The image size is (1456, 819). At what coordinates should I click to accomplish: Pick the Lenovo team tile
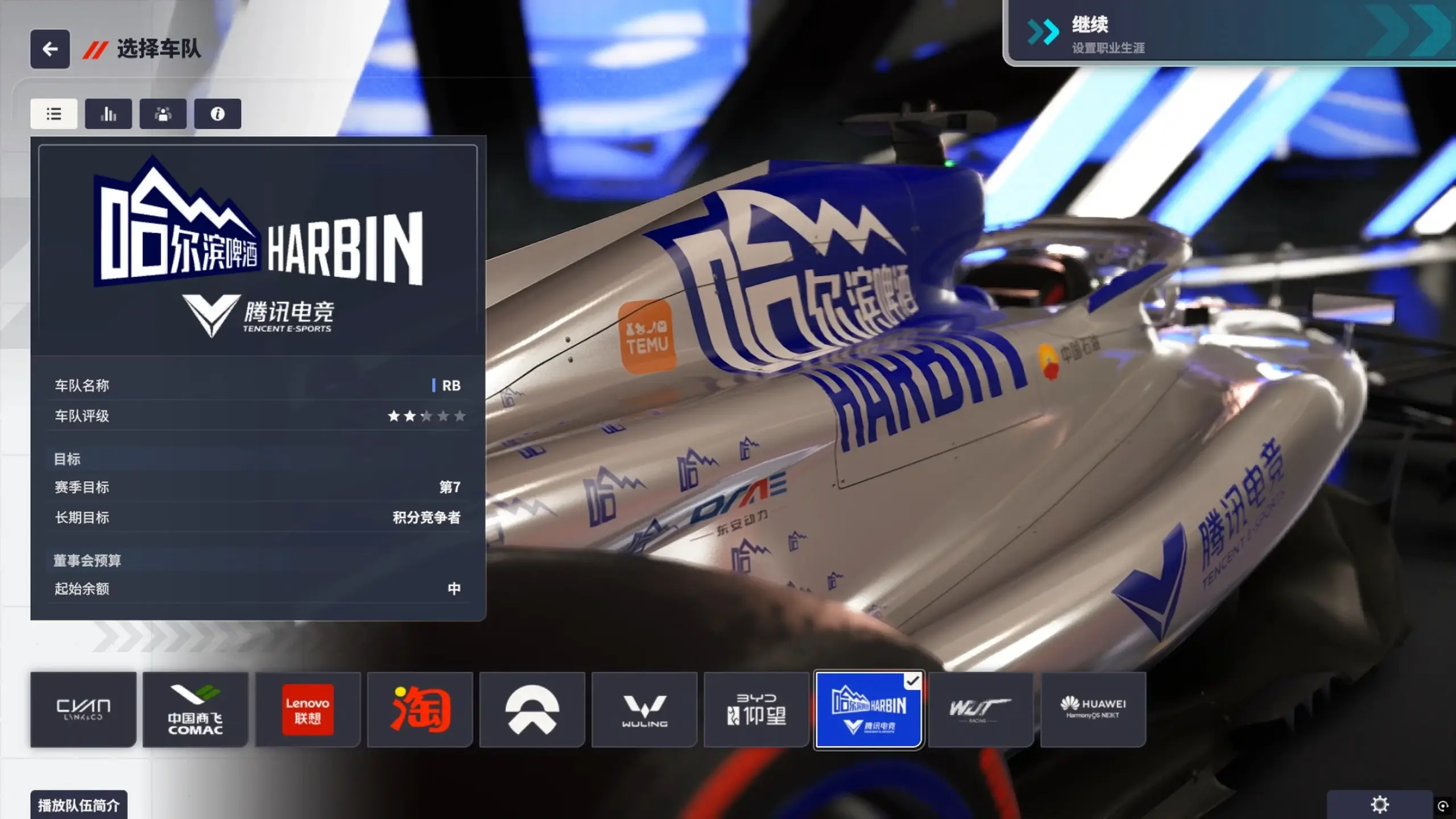(308, 709)
